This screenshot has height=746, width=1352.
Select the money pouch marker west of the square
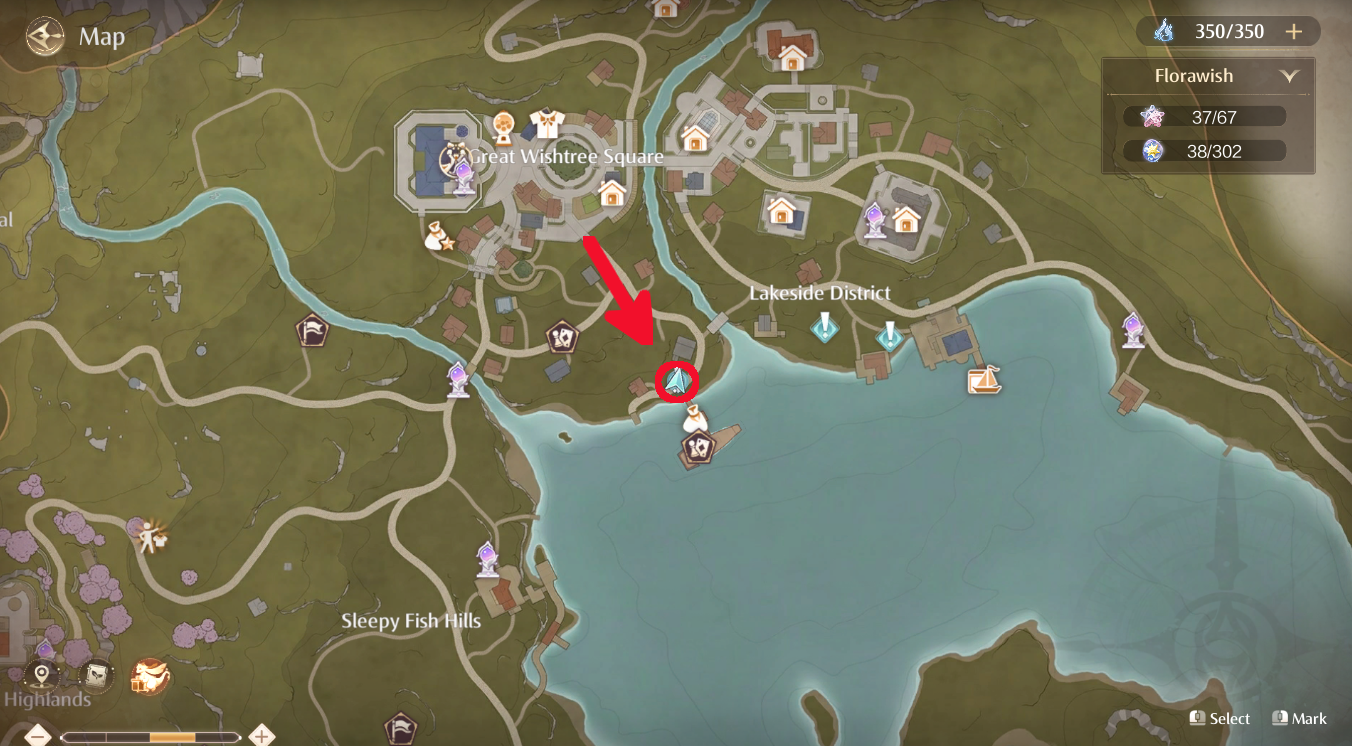pos(433,235)
